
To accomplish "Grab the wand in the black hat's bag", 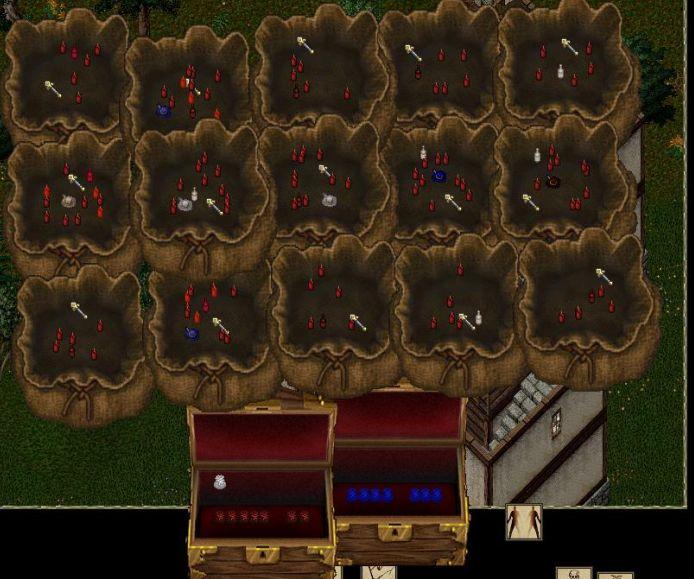I will pos(531,203).
